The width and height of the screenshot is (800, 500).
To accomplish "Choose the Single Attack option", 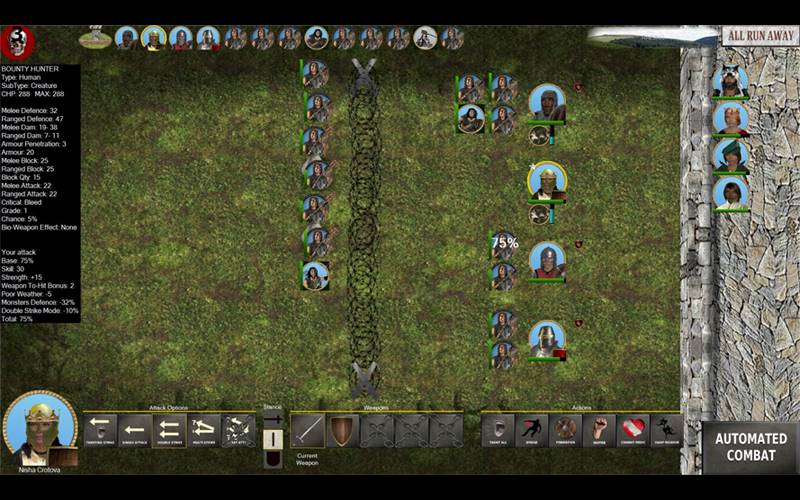I will click(133, 430).
